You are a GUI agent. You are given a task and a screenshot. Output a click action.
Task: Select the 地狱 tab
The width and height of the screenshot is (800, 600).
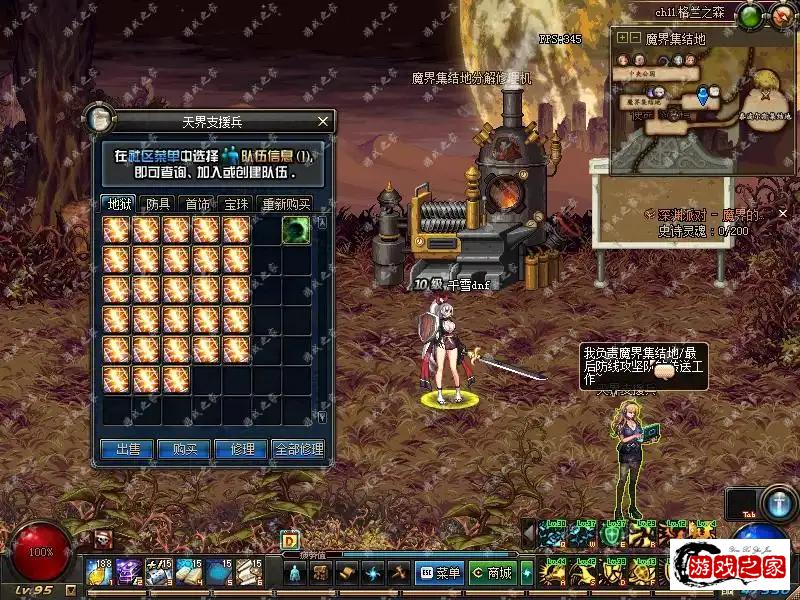(119, 204)
